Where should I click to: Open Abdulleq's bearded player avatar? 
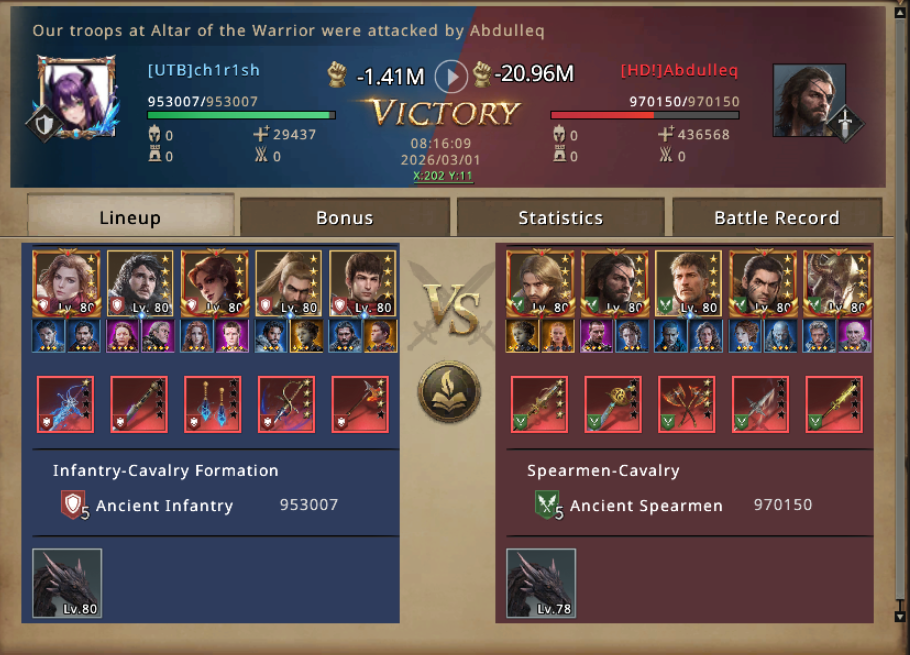tap(808, 100)
